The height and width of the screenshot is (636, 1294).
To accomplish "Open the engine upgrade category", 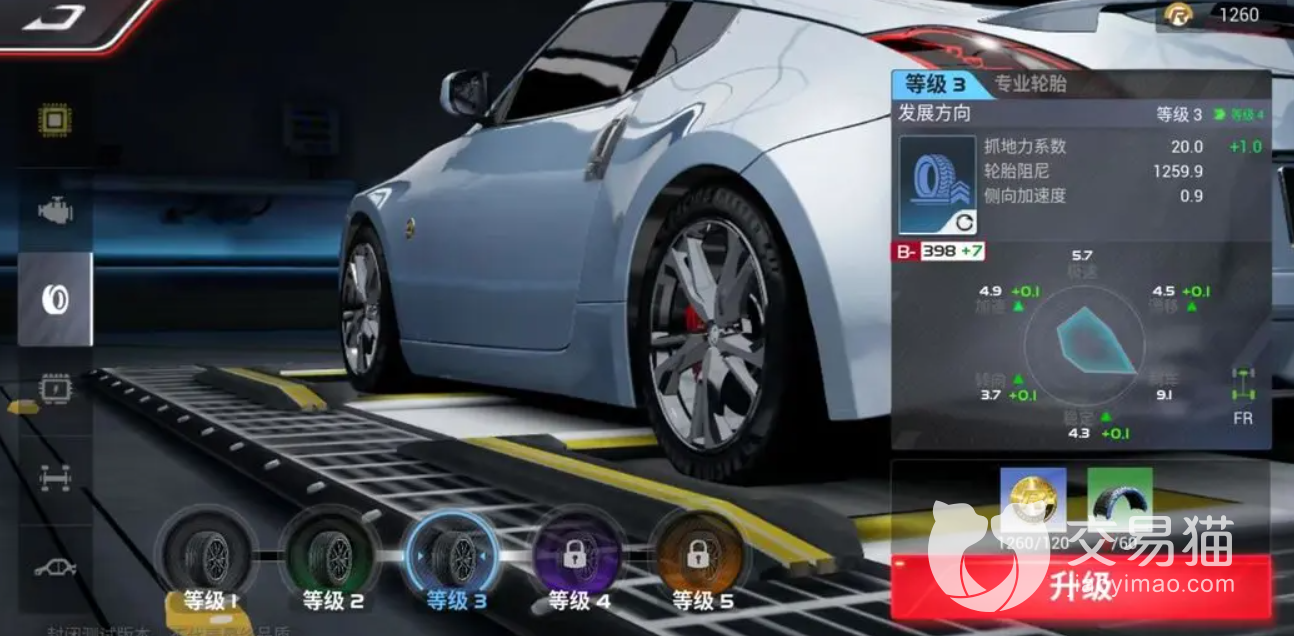I will pos(55,210).
